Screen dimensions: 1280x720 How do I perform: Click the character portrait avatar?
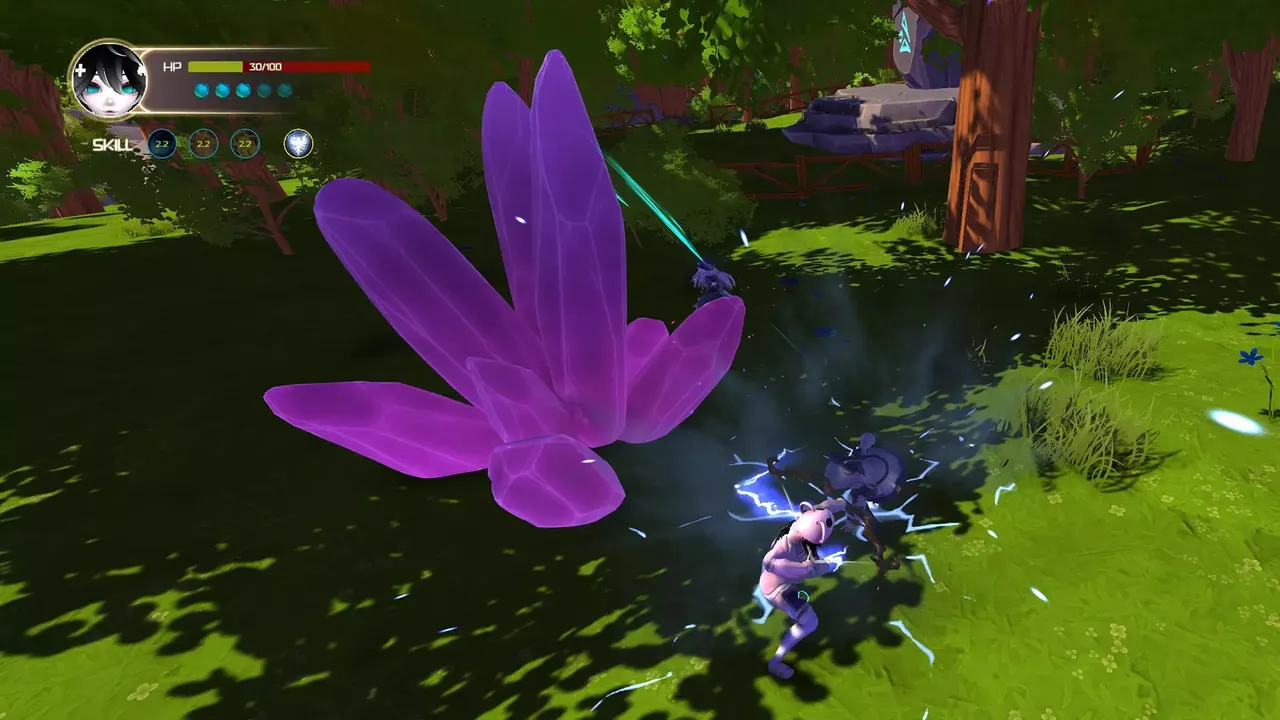(x=108, y=79)
